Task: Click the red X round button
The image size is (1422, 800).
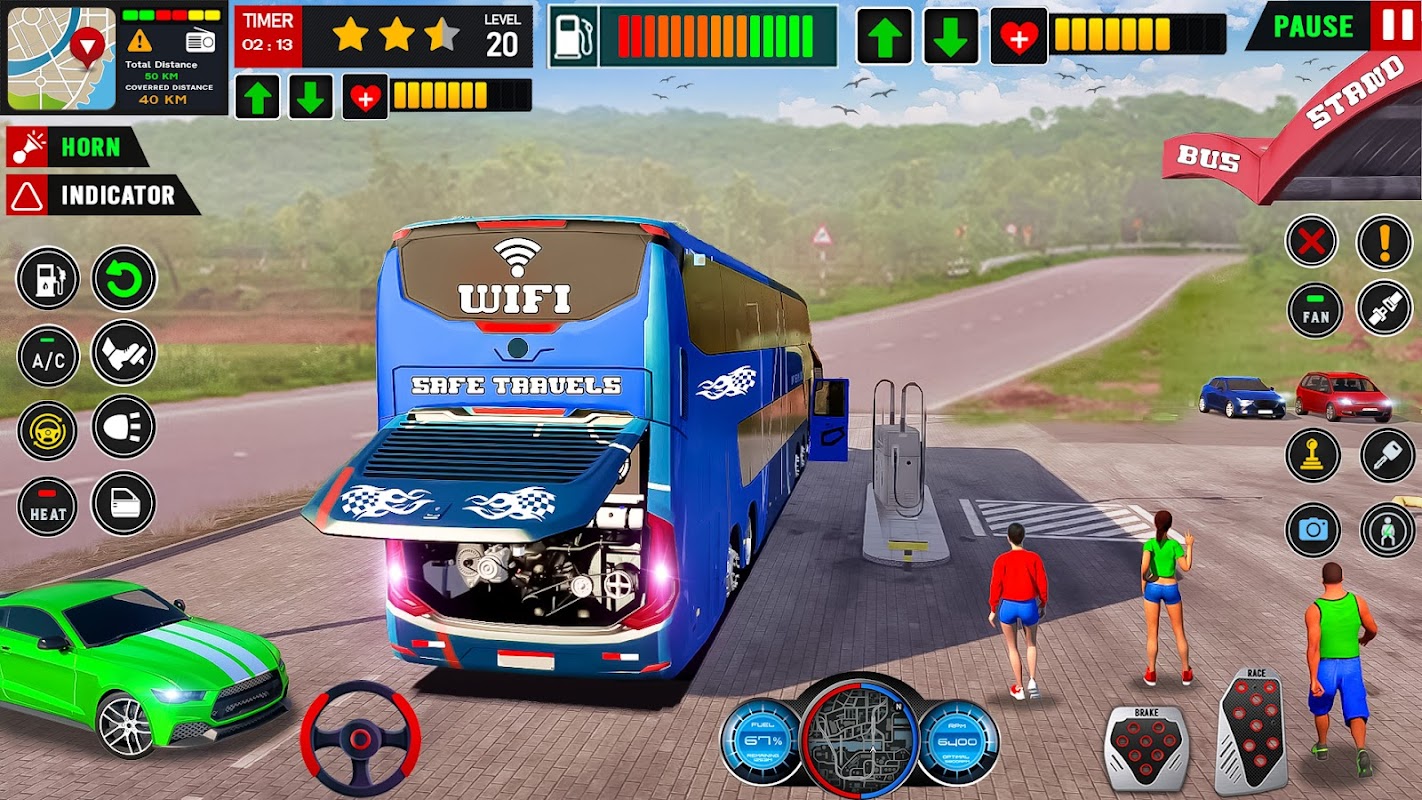Action: 1311,241
